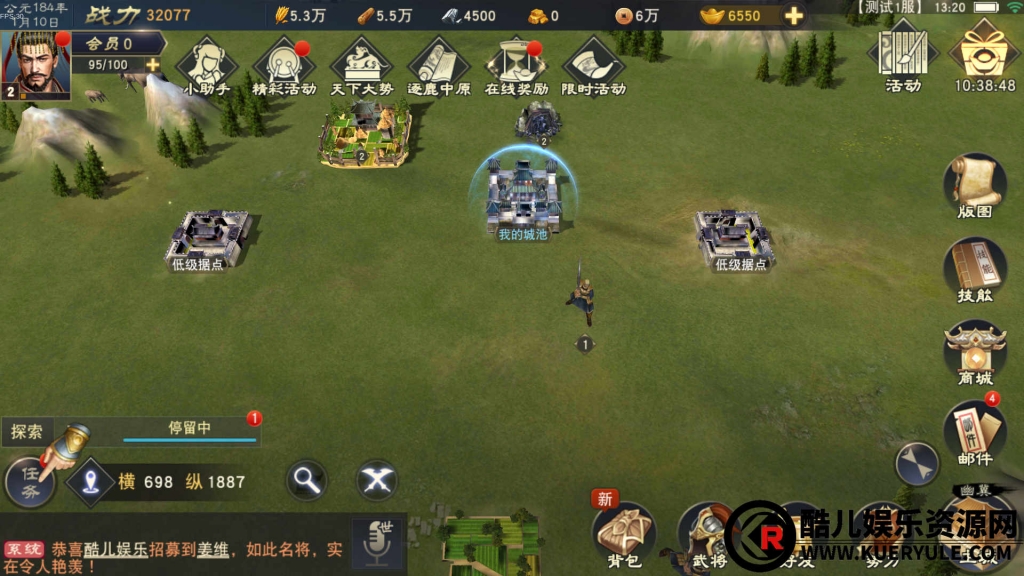Screen dimensions: 1024x576
Task: Open the 逐鹿中原 scroll icon
Action: [438, 64]
